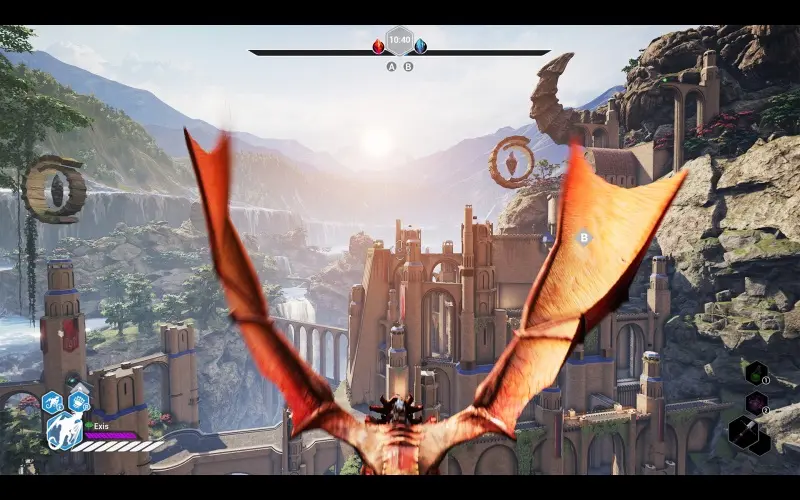Screen dimensions: 800x500
Task: Trigger the leaping creature ability icon
Action: (x=53, y=402)
